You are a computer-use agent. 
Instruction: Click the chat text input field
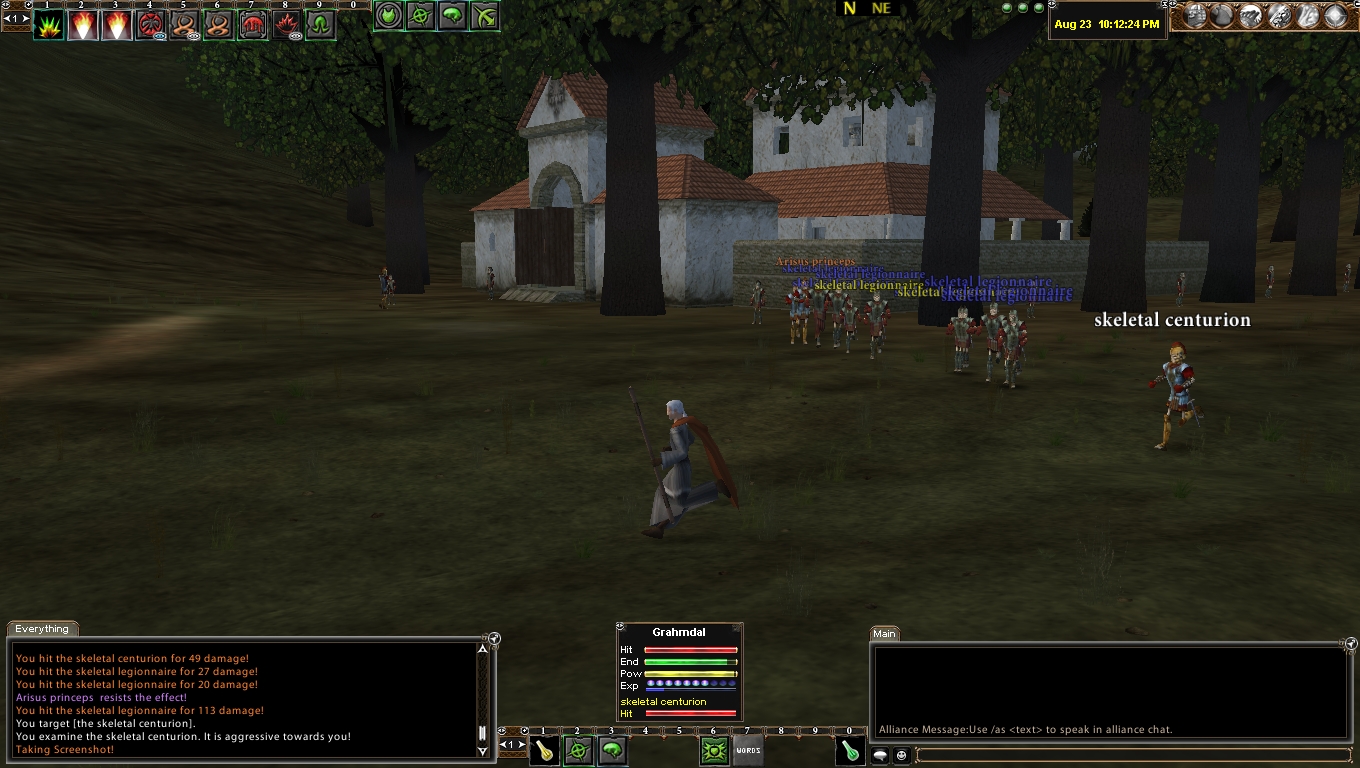click(x=1130, y=755)
